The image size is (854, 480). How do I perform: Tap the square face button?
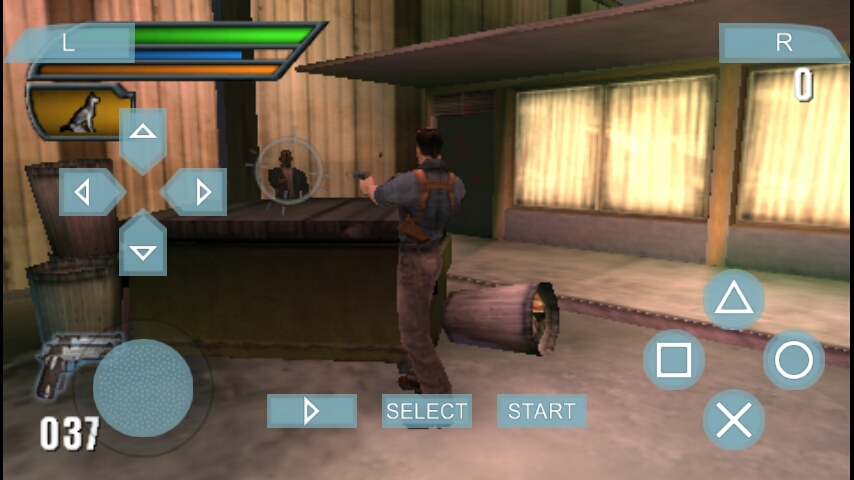[x=674, y=360]
